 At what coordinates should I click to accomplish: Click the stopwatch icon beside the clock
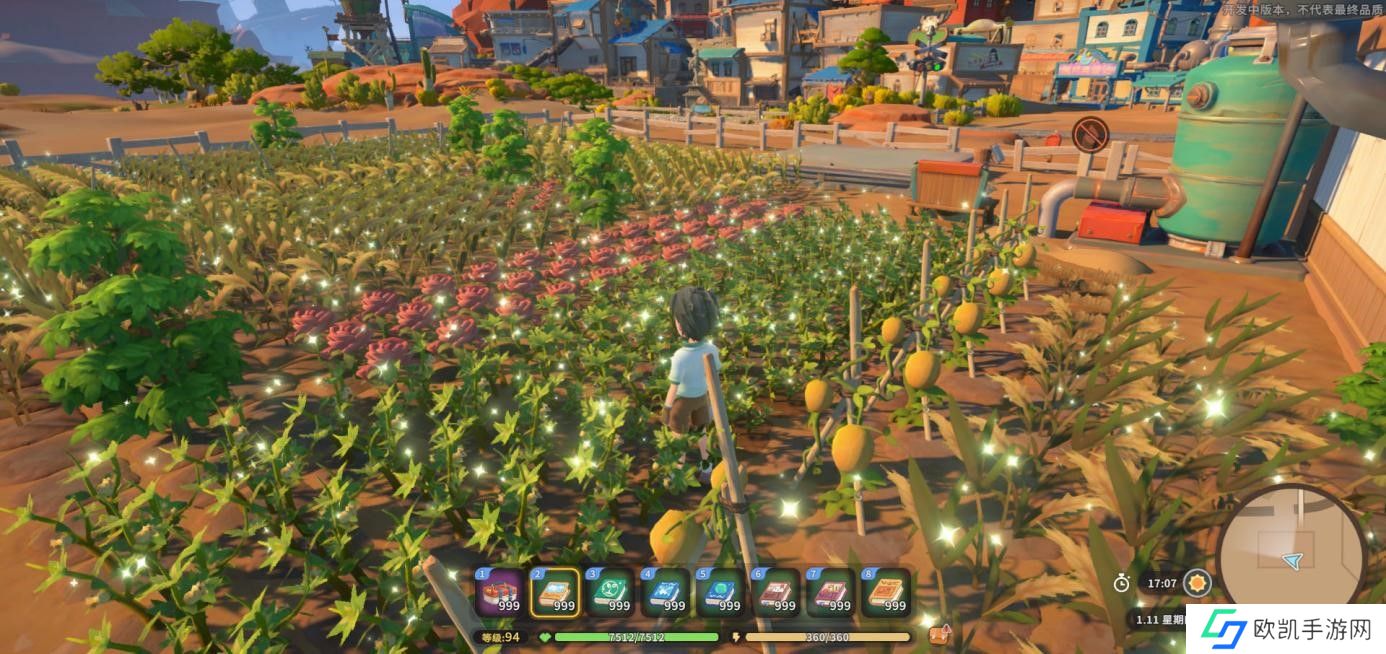[x=1122, y=582]
